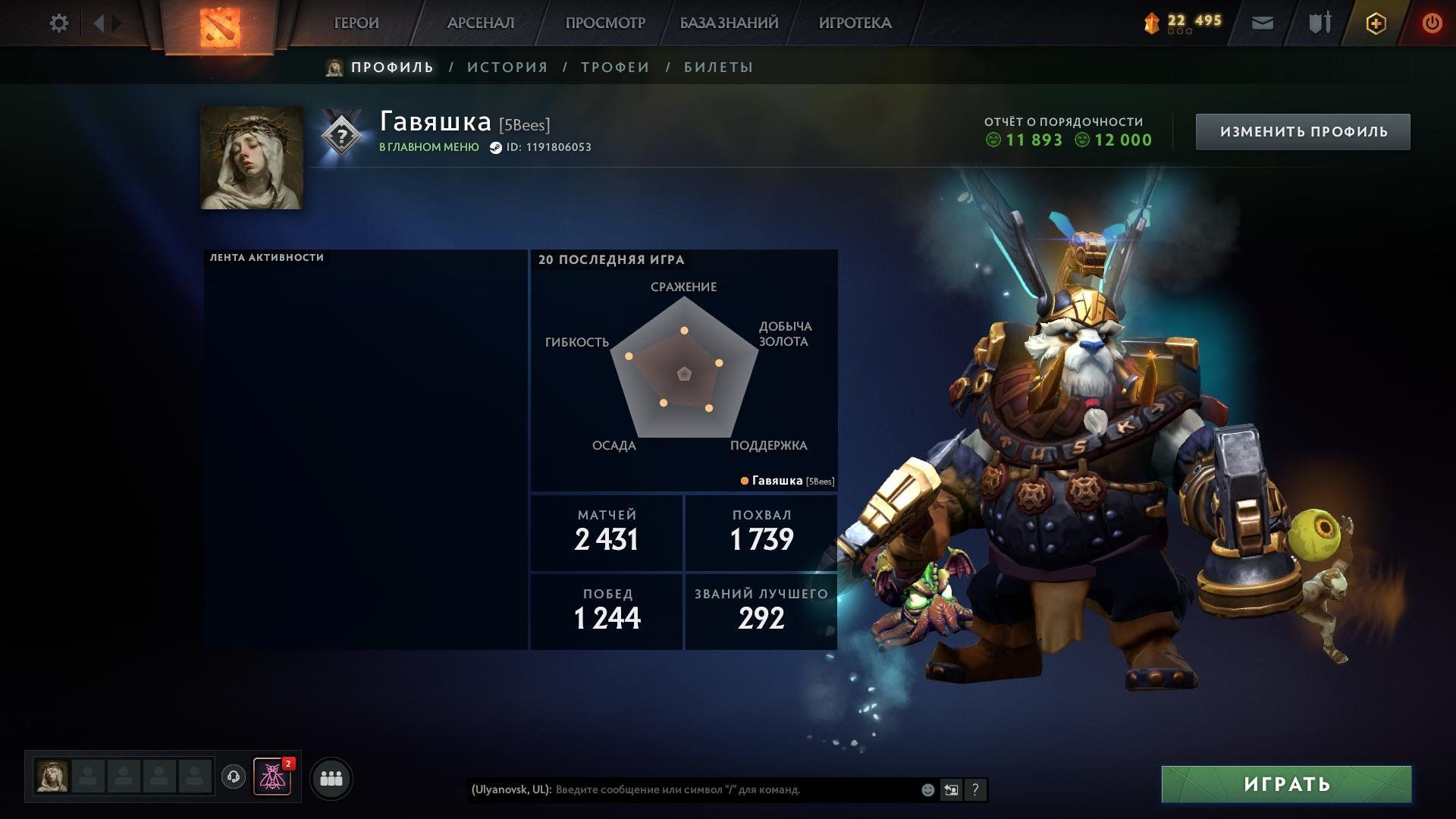Open the friends list group icon
Screen dimensions: 1456x819
(x=331, y=778)
